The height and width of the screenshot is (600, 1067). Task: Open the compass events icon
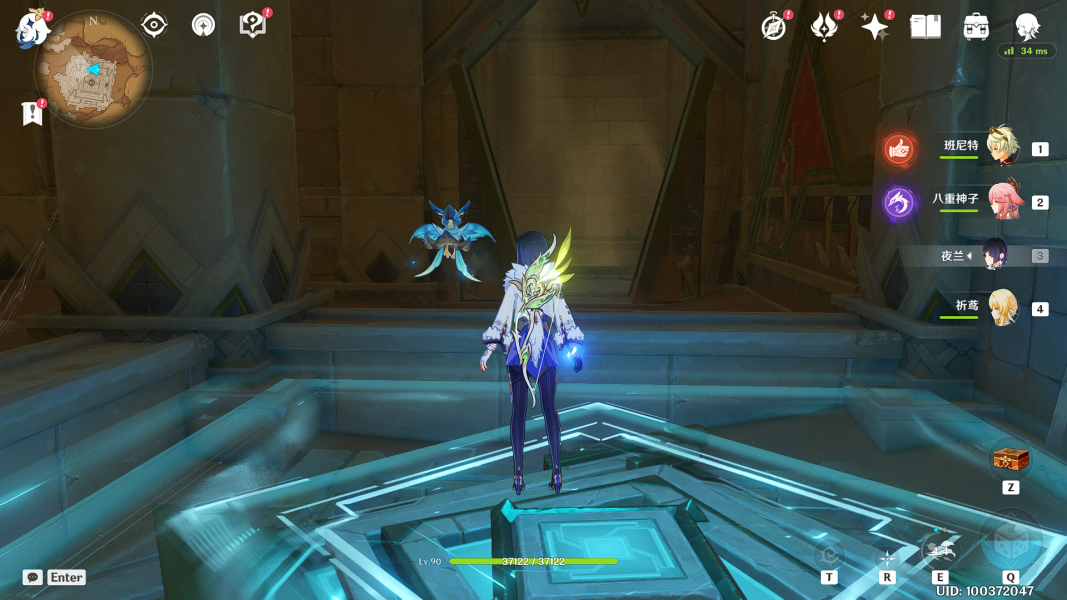click(x=773, y=27)
